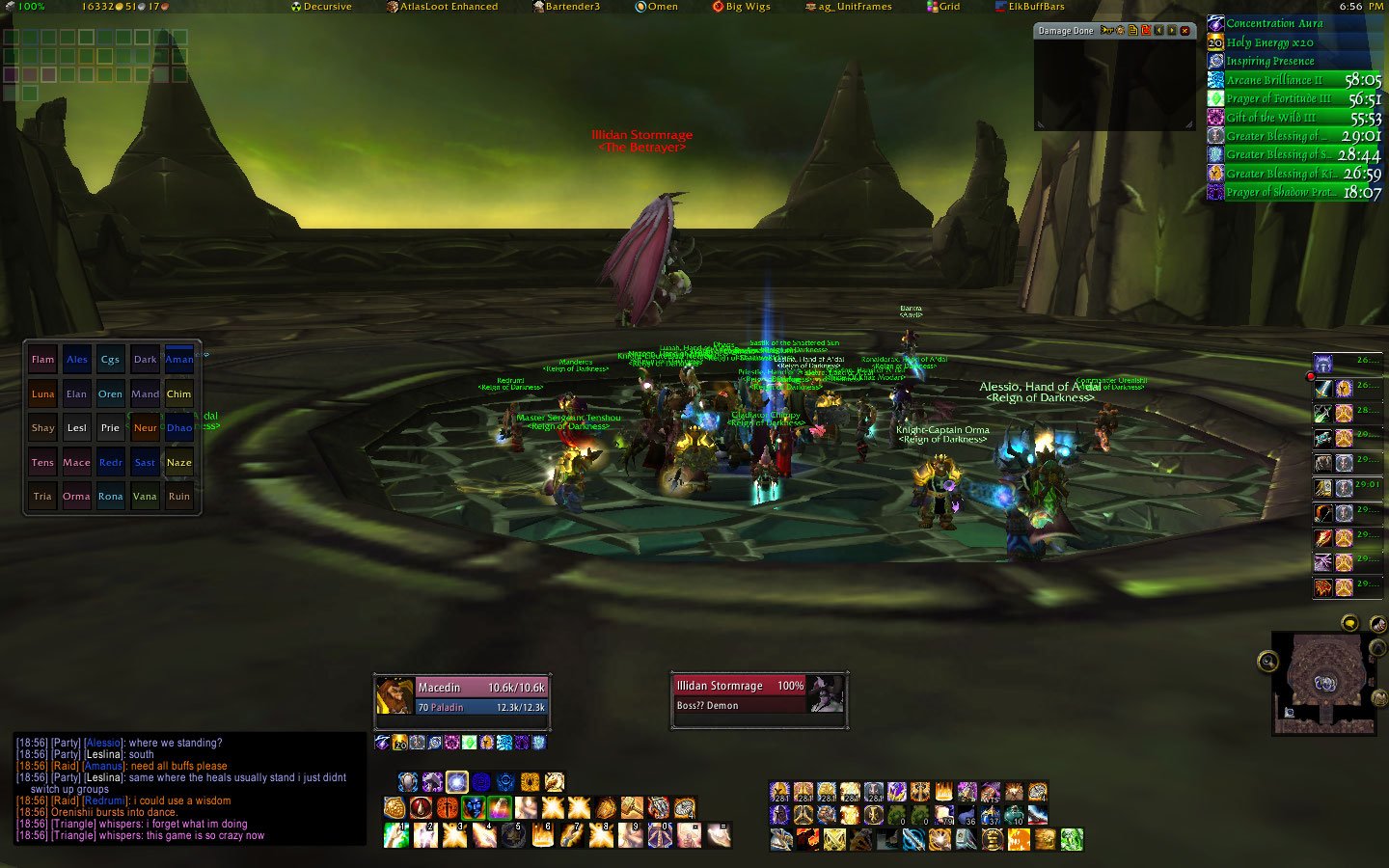Choose Vana in the raid grid
Screen dimensions: 1389x868
coord(145,496)
